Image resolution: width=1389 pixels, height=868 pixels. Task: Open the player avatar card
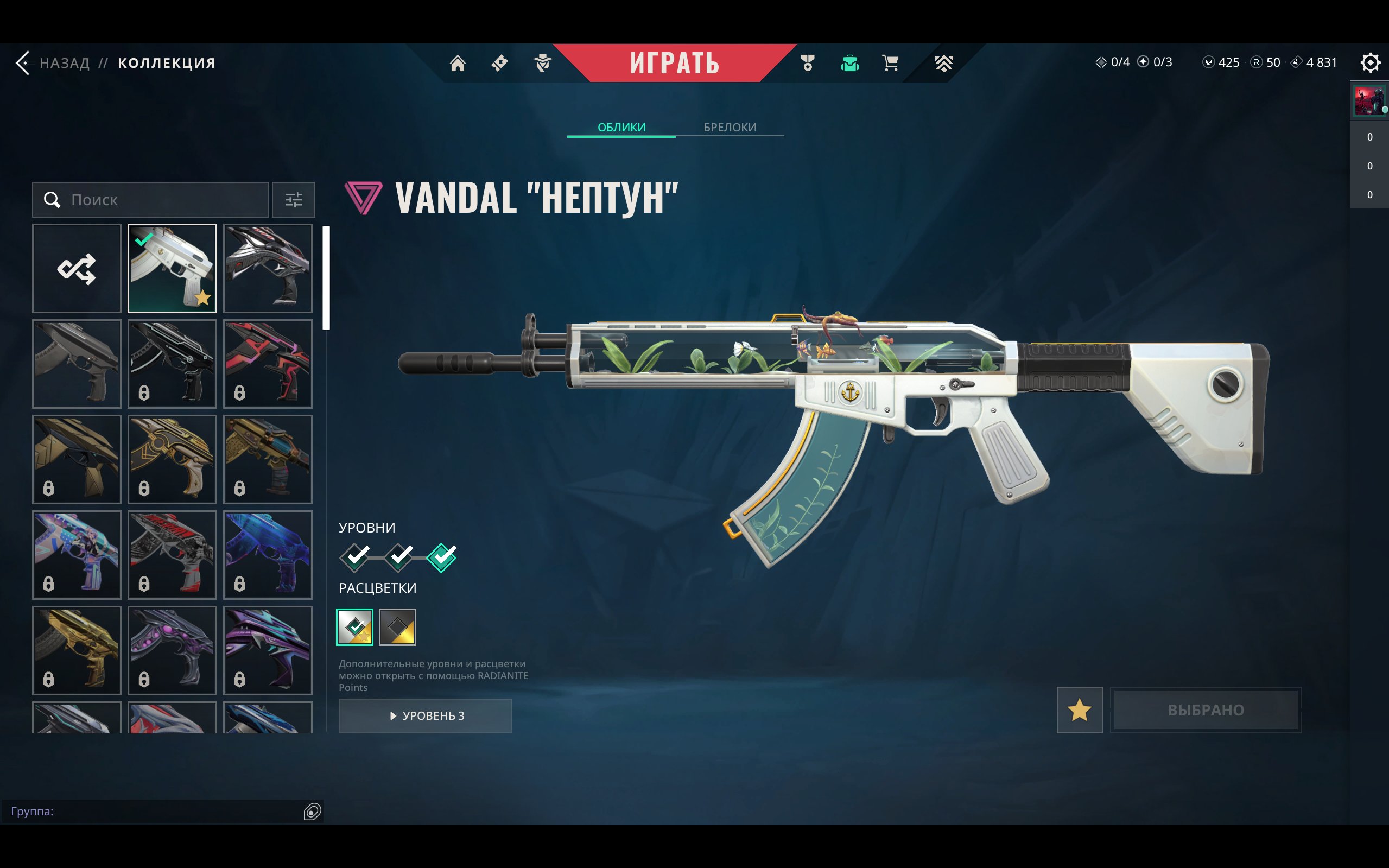point(1368,101)
